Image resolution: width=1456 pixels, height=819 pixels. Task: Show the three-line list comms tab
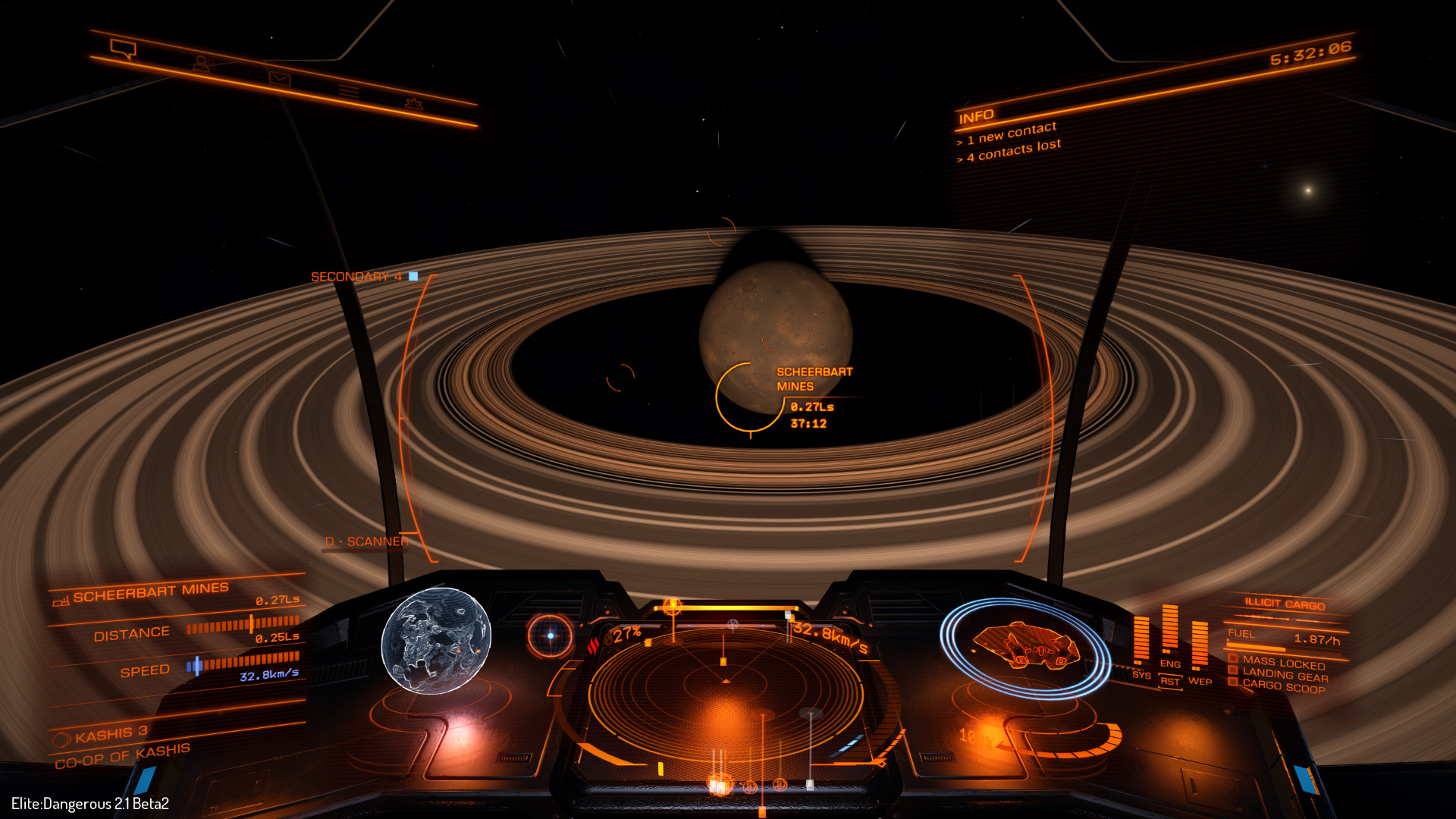[x=348, y=91]
